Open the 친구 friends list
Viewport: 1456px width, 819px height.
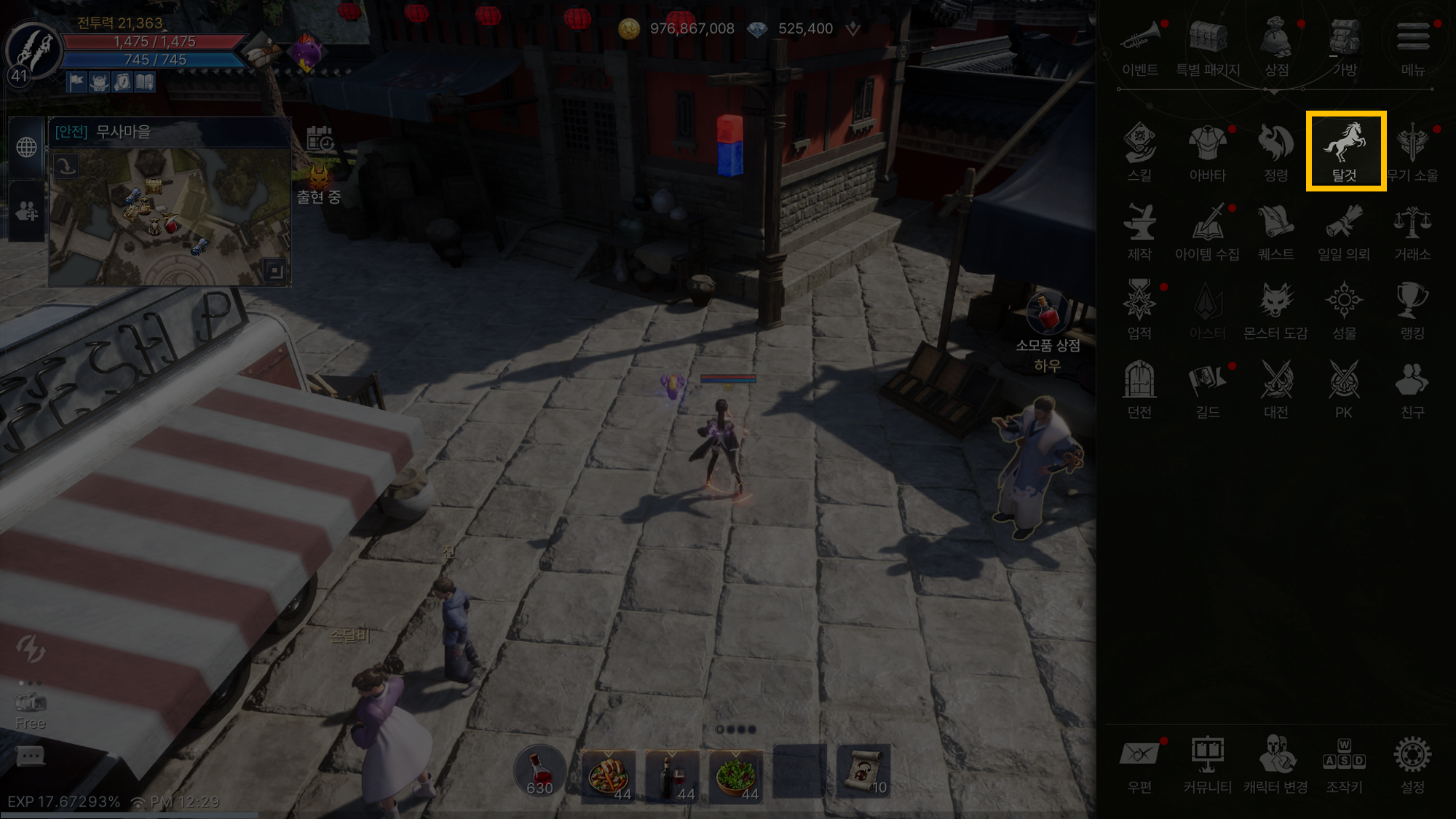pos(1412,387)
